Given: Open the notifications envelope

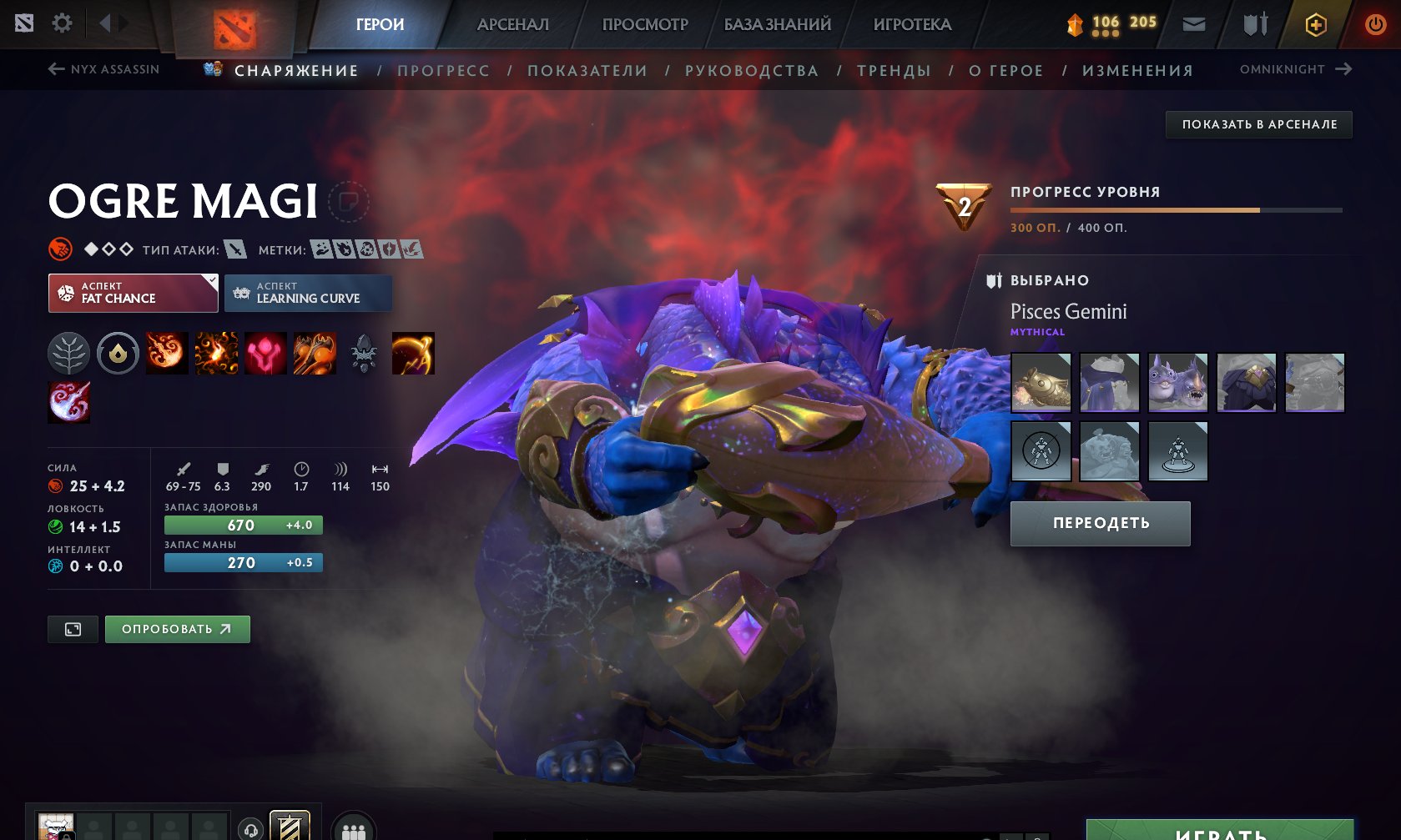Looking at the screenshot, I should point(1193,24).
